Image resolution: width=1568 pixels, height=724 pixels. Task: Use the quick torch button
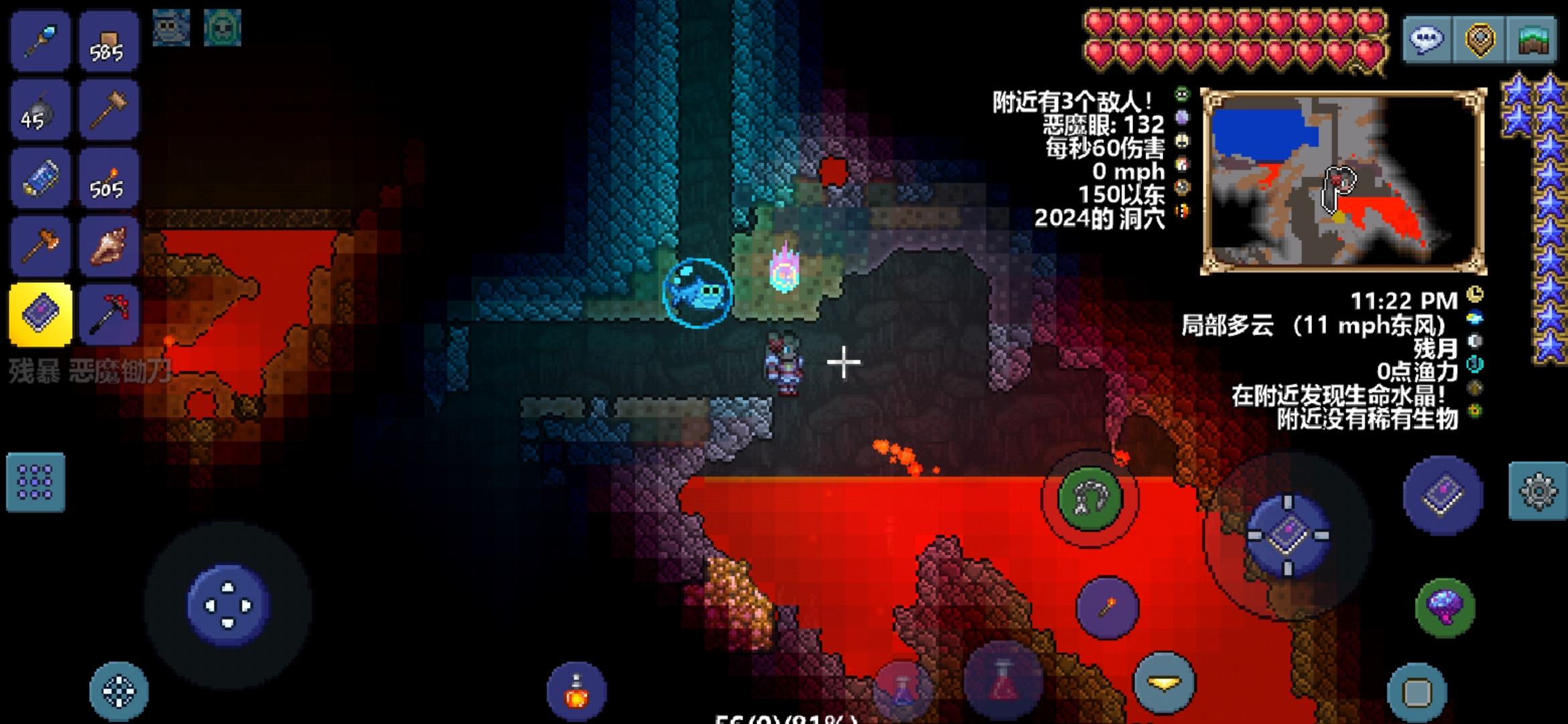1107,607
